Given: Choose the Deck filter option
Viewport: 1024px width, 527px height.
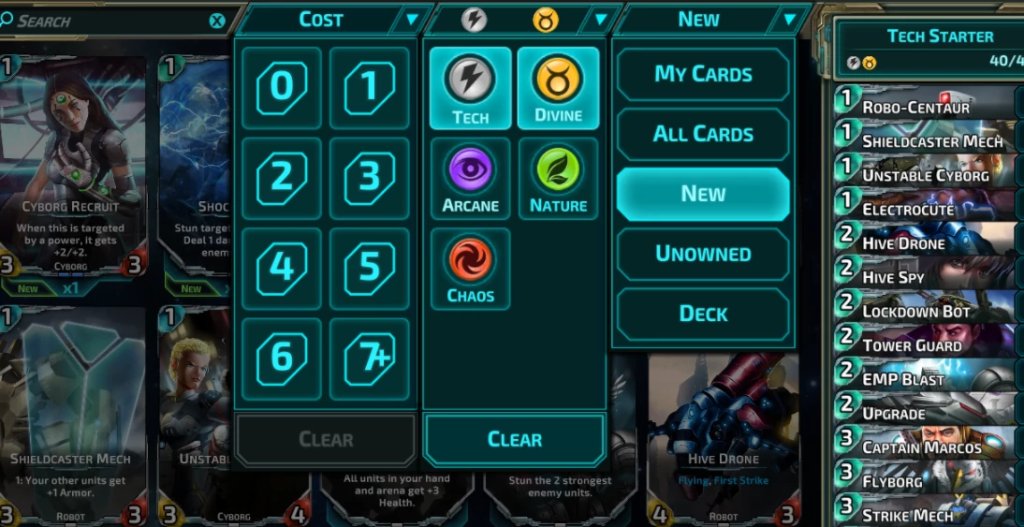Looking at the screenshot, I should (703, 314).
